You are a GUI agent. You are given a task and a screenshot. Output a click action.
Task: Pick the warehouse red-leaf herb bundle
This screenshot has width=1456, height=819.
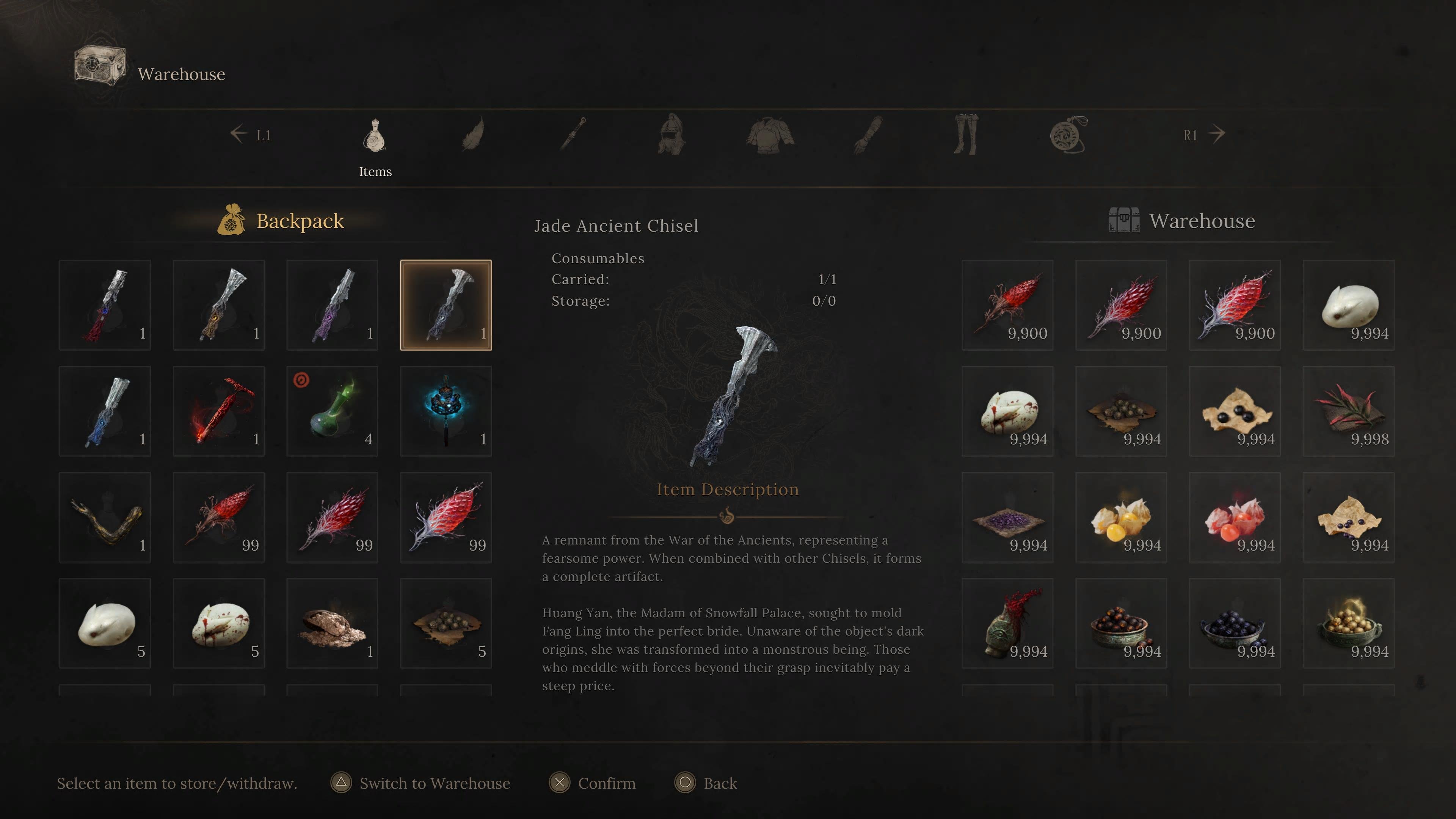coord(1348,411)
